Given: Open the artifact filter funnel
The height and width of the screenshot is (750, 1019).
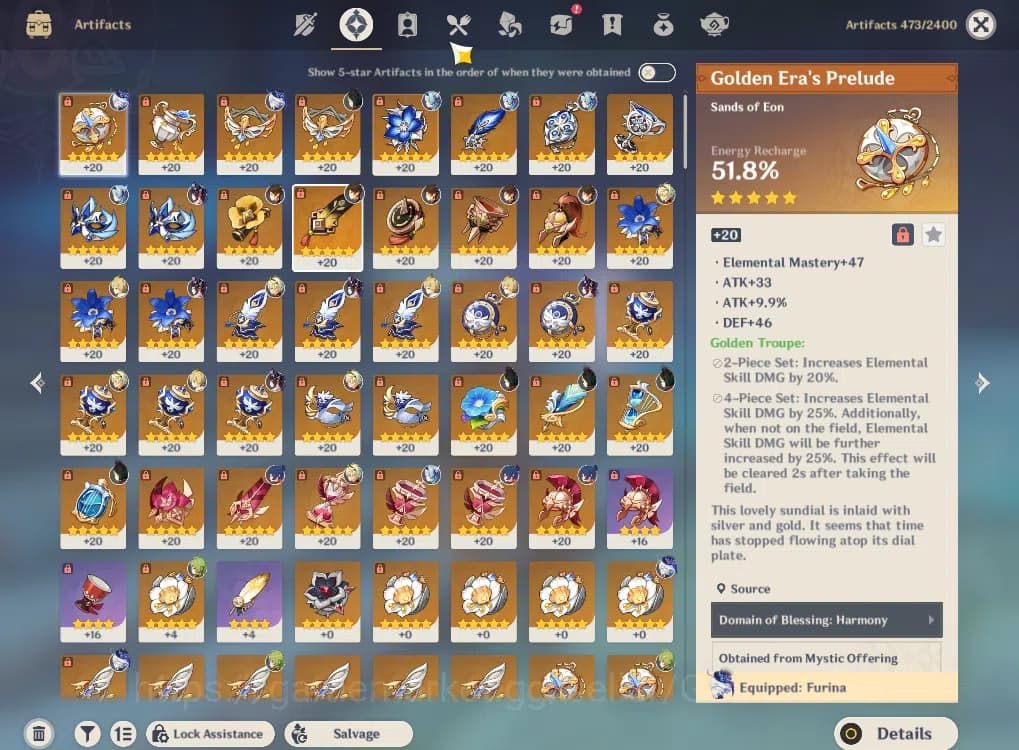Looking at the screenshot, I should pos(88,733).
